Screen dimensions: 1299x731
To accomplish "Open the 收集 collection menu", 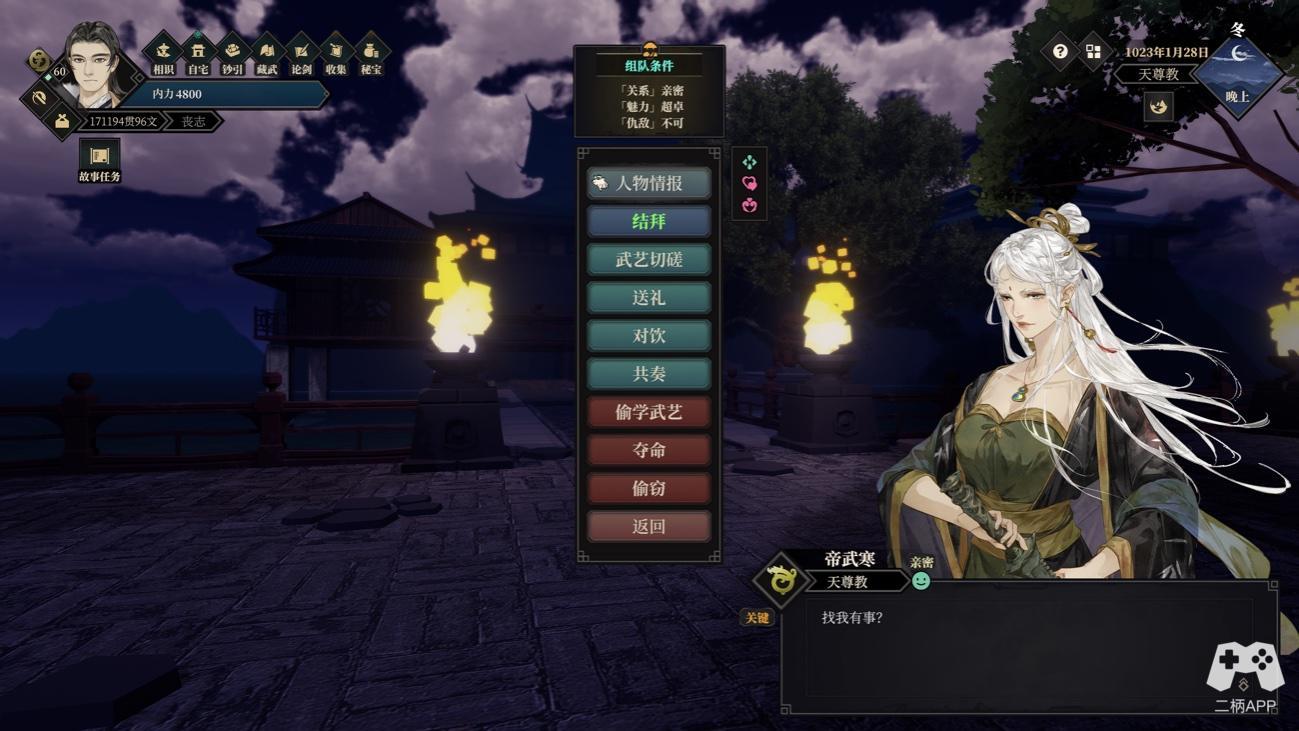I will [x=336, y=53].
